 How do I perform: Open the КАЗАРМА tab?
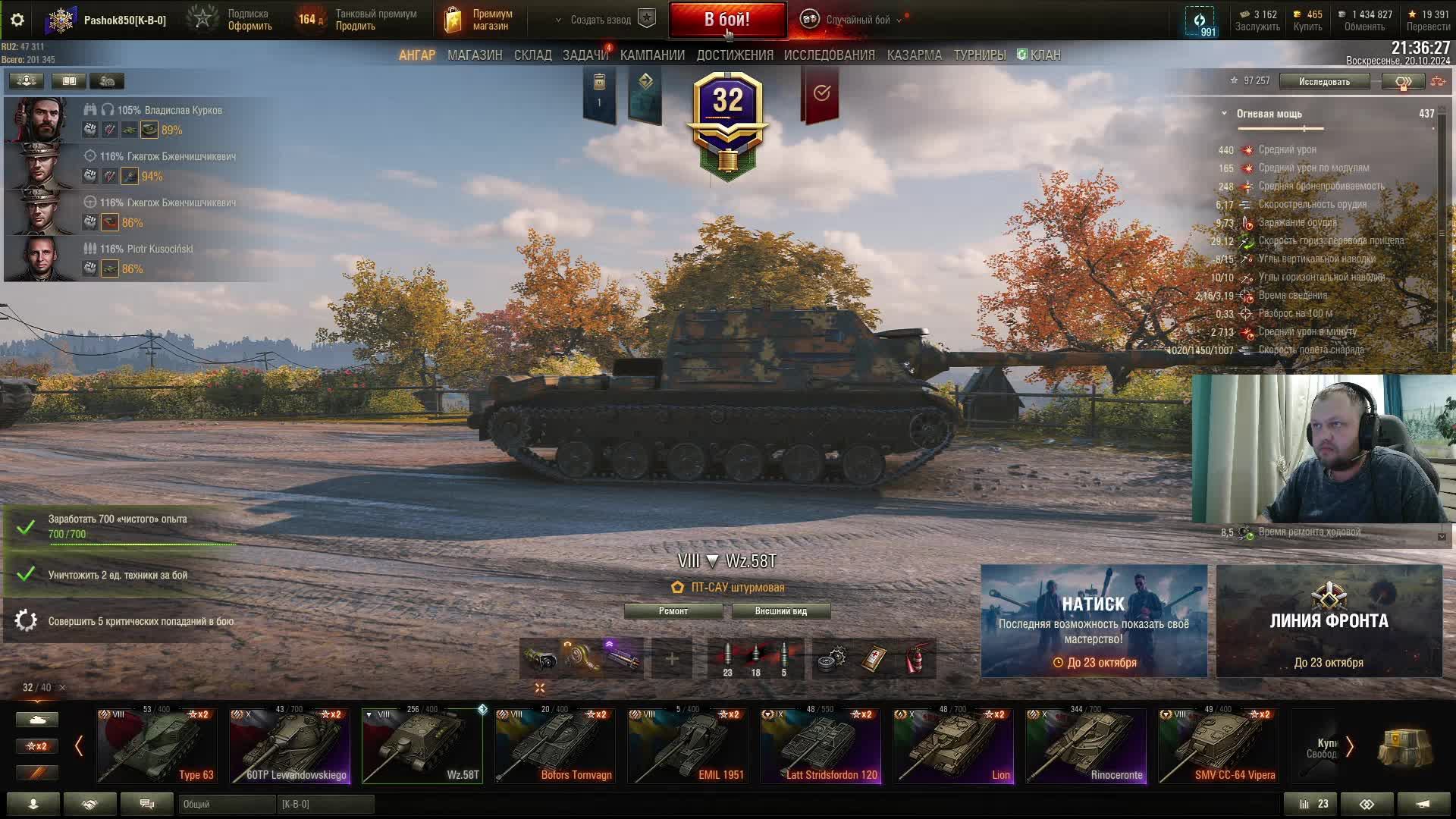point(914,55)
